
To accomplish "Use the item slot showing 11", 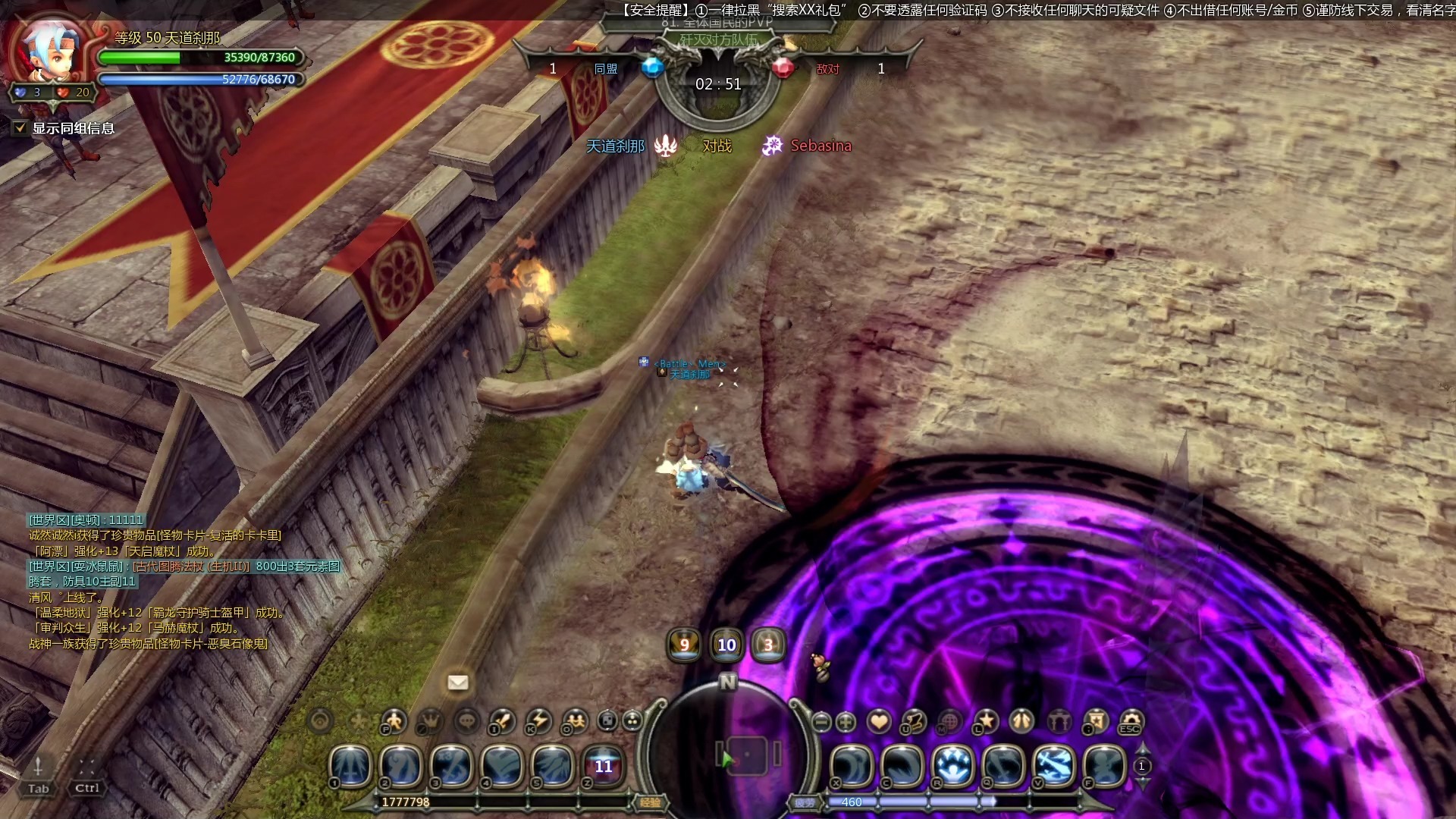I will 603,766.
